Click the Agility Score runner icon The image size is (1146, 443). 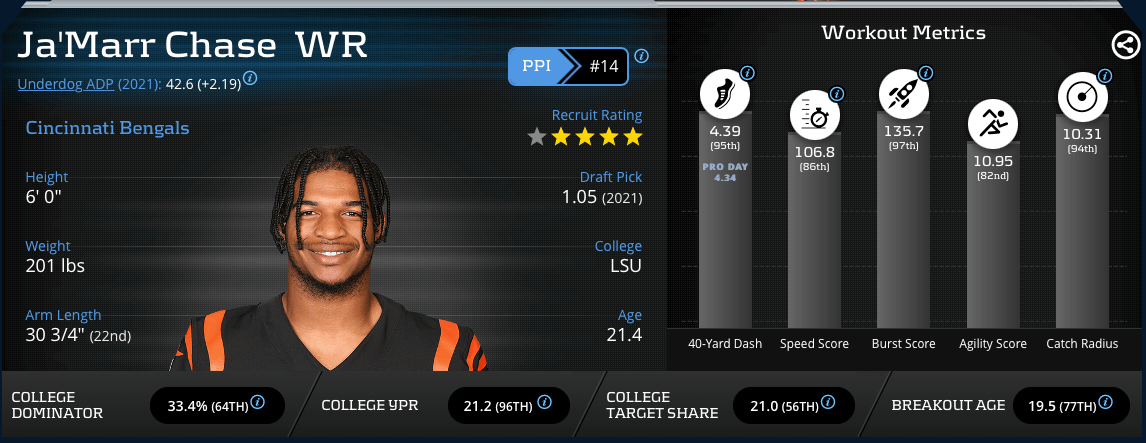992,126
